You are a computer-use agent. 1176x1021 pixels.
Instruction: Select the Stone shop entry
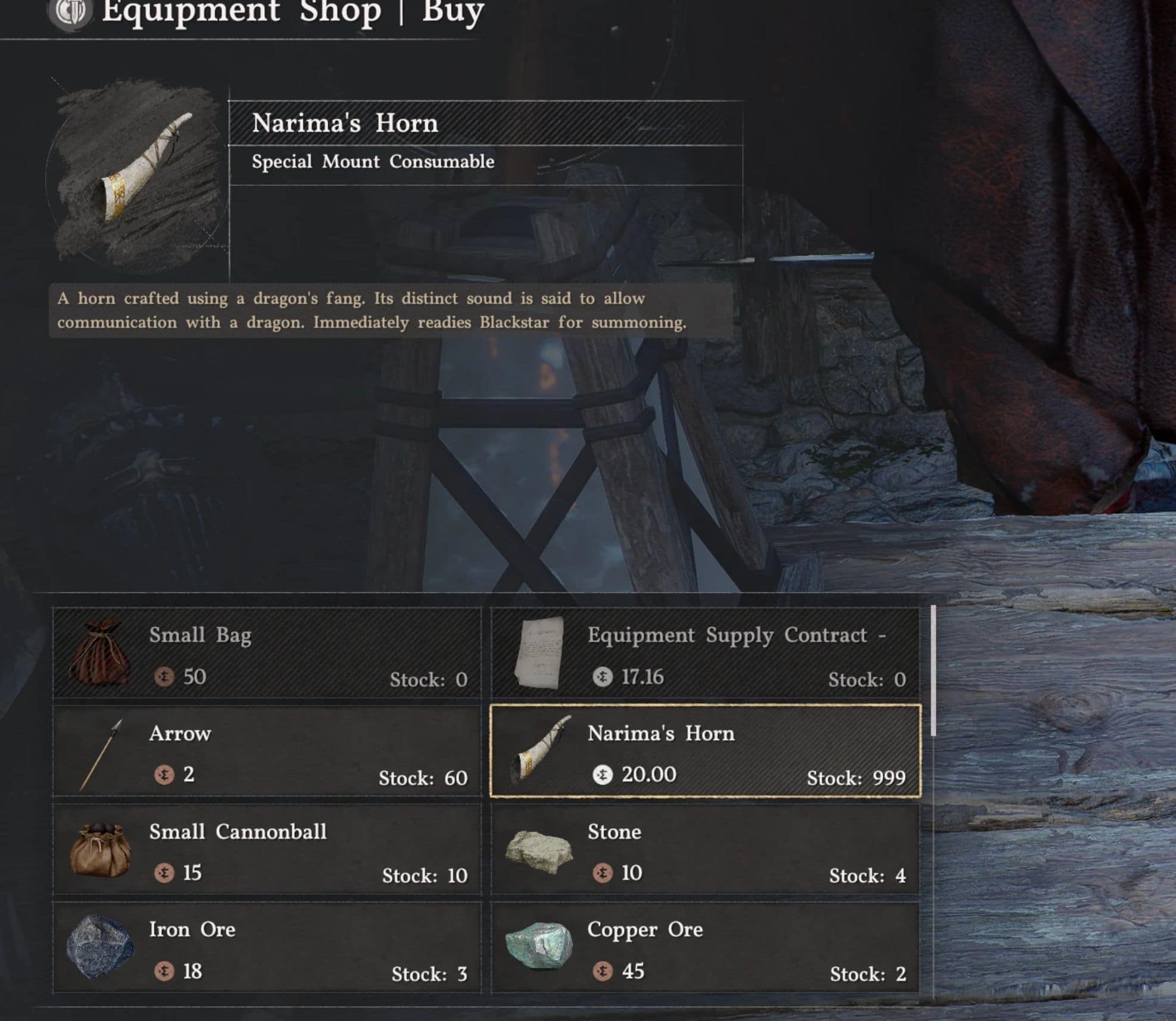(x=705, y=850)
